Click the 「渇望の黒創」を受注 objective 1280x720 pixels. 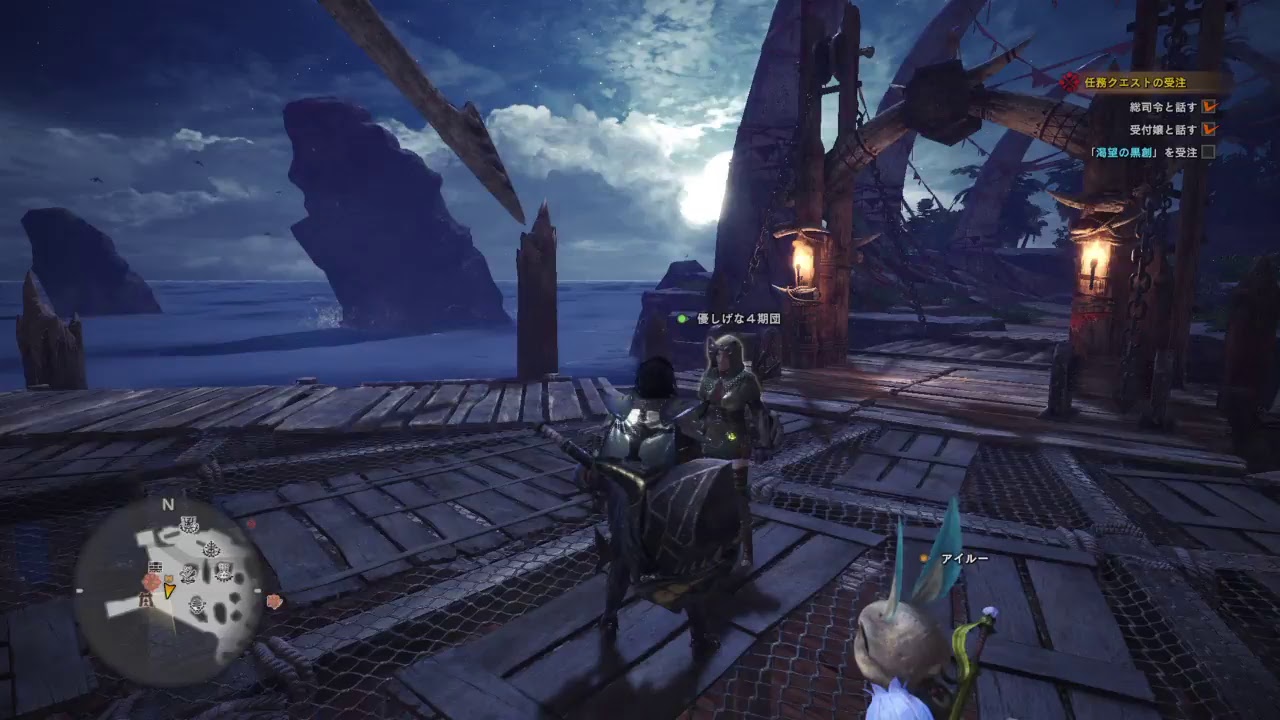click(x=1147, y=152)
